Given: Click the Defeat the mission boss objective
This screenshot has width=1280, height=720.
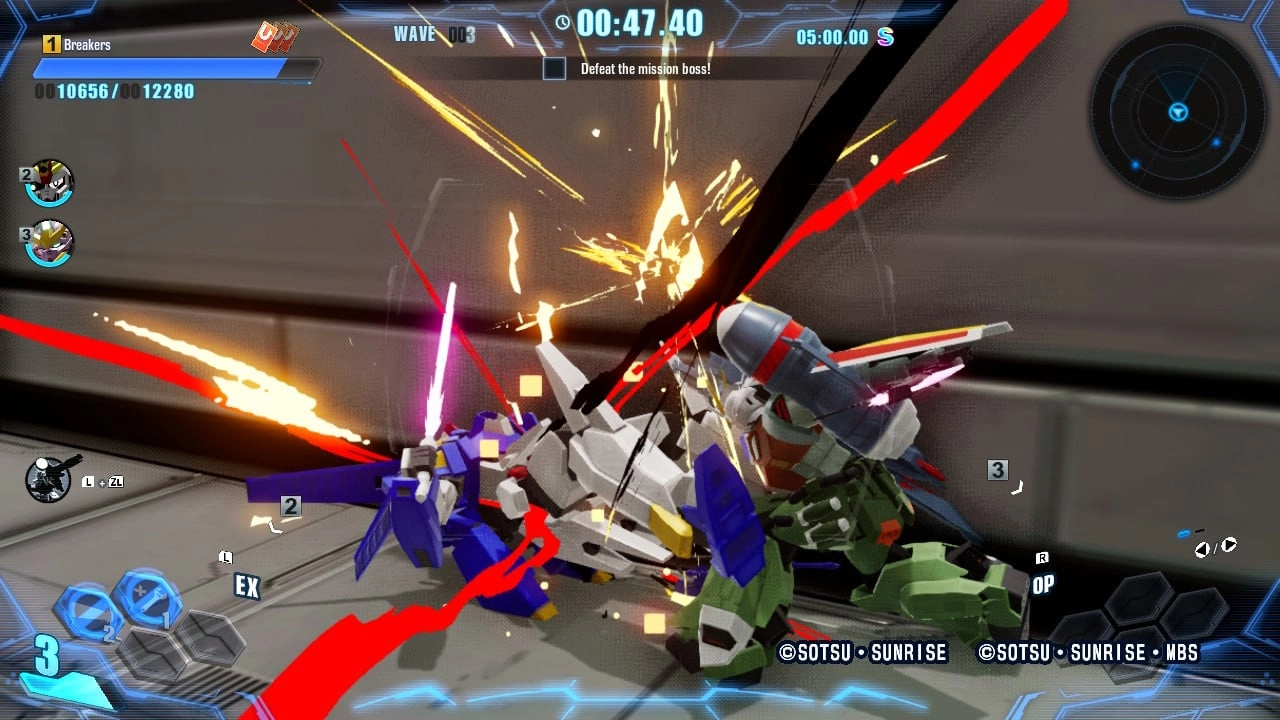Looking at the screenshot, I should pyautogui.click(x=644, y=70).
